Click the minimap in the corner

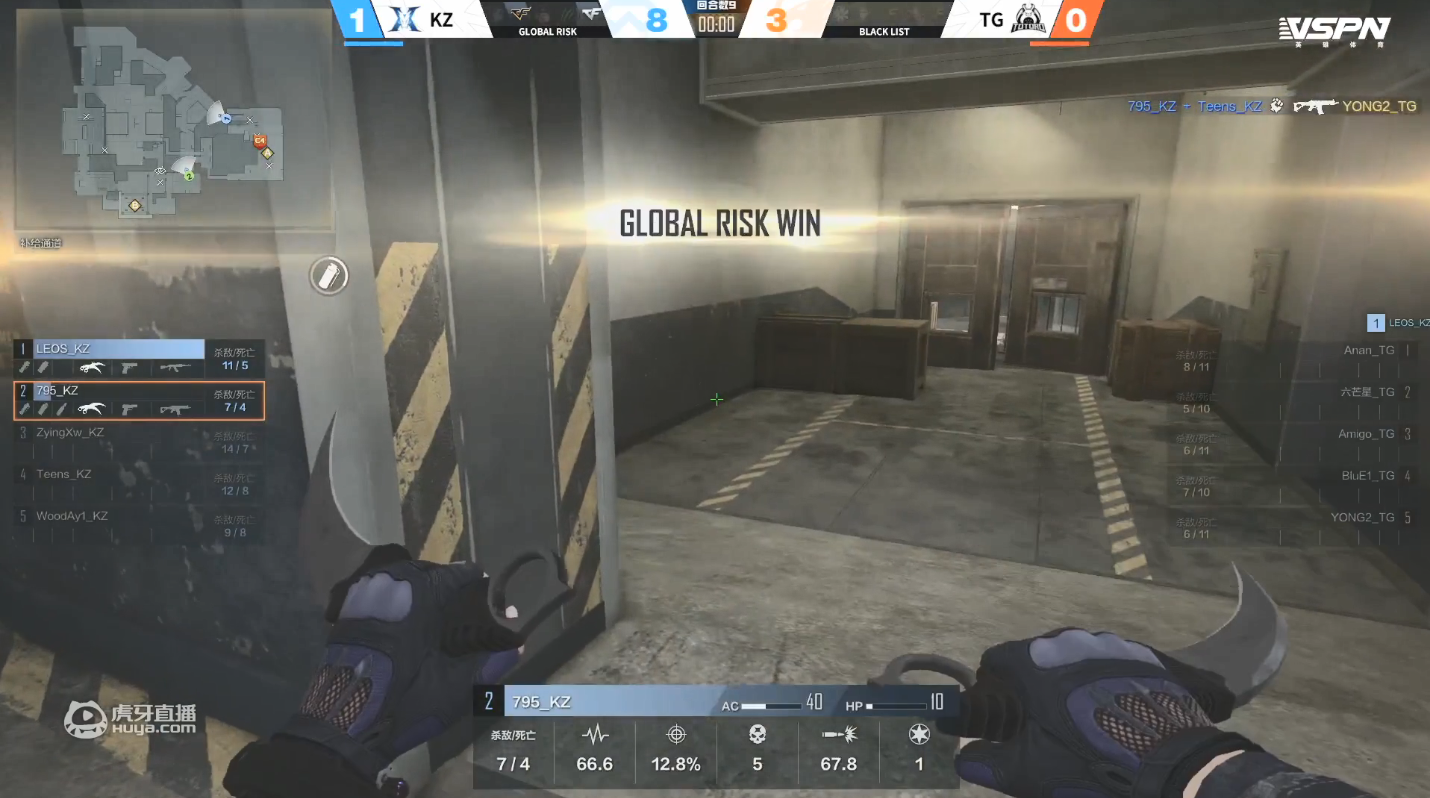point(170,120)
